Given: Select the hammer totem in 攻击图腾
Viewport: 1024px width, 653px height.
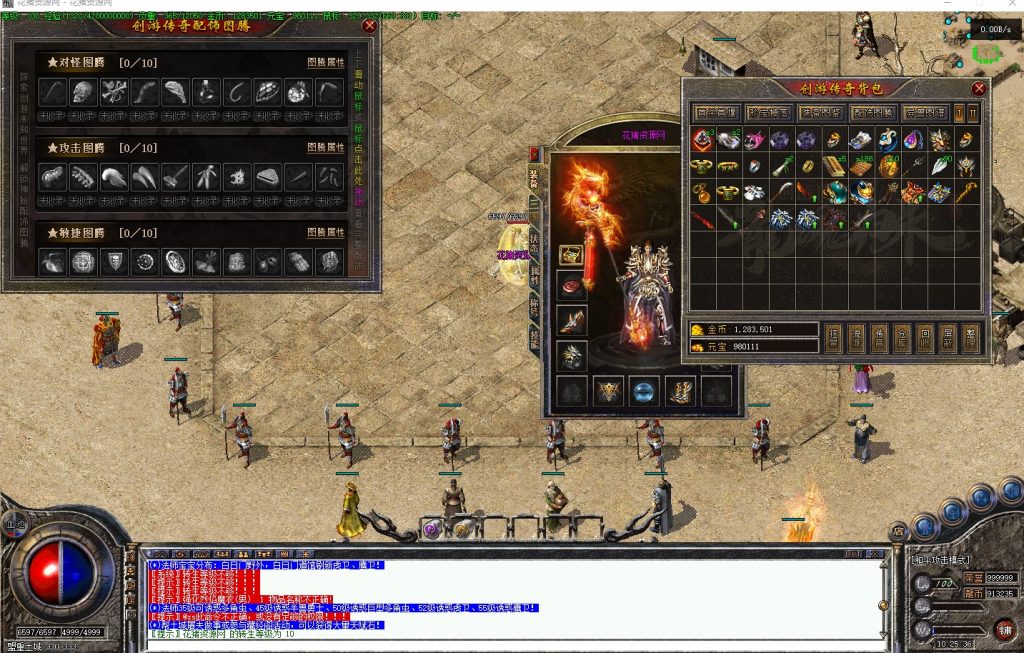Looking at the screenshot, I should click(175, 177).
